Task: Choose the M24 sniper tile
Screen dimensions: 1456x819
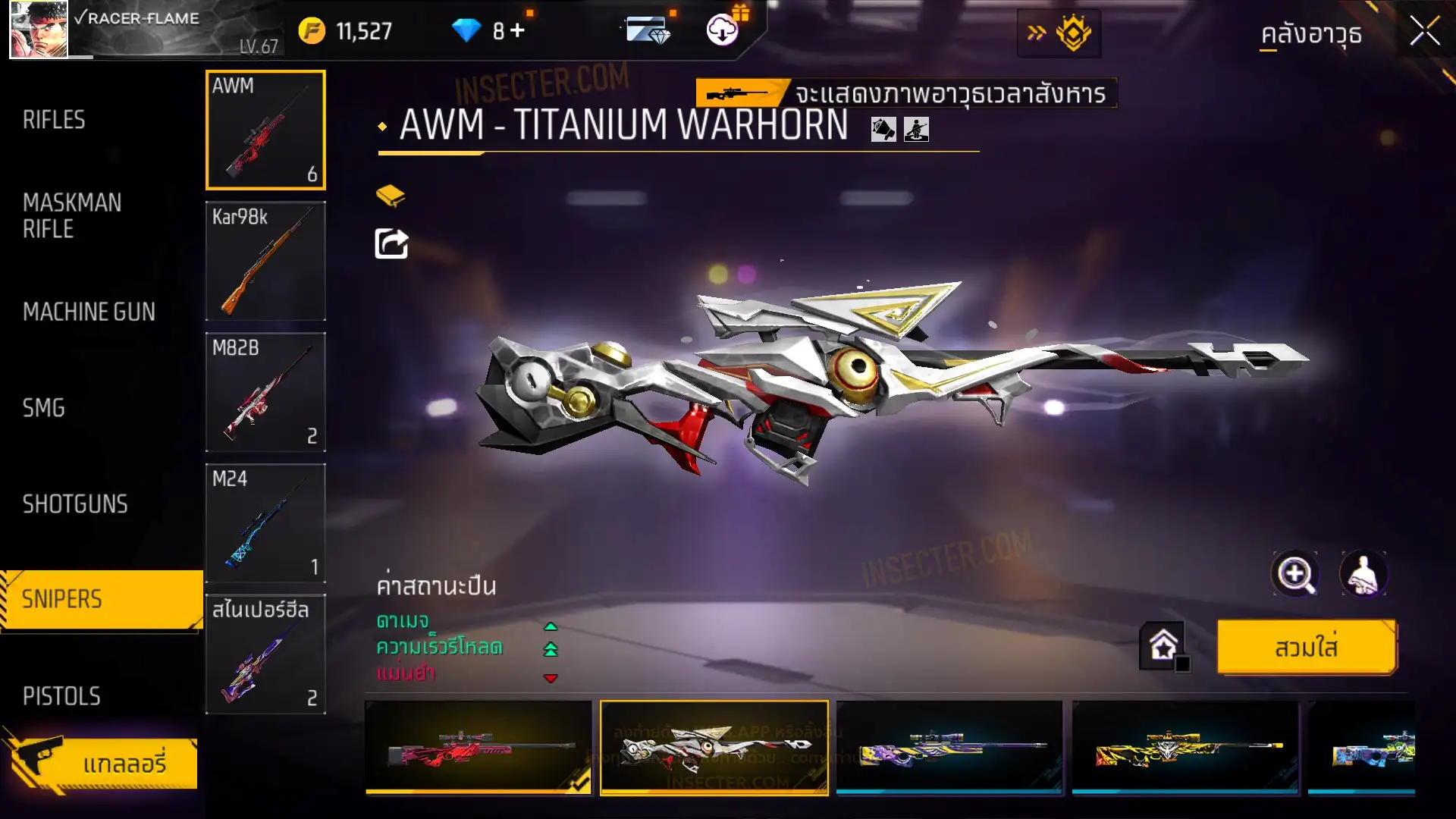Action: point(265,522)
